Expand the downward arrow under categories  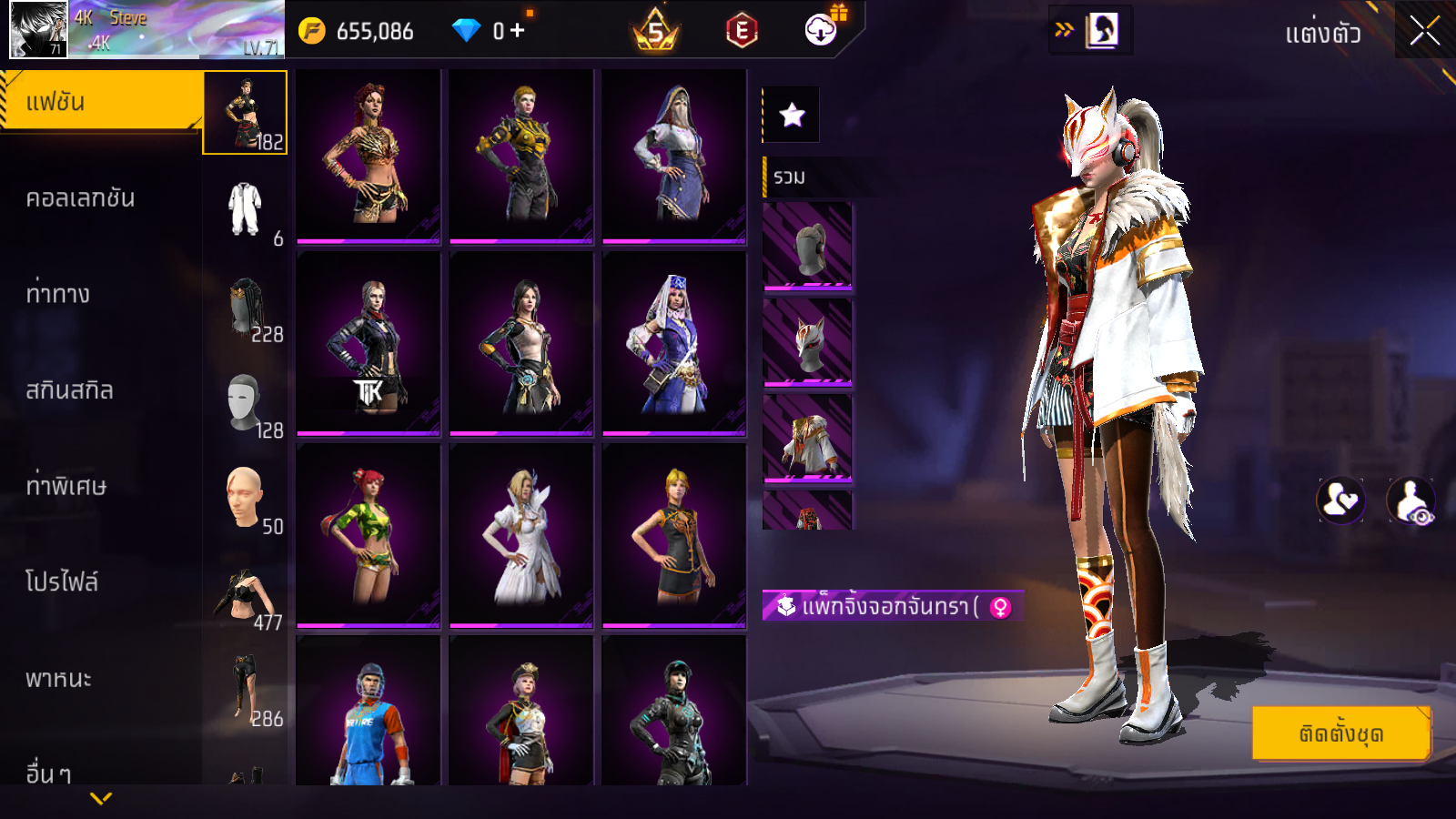coord(101,798)
